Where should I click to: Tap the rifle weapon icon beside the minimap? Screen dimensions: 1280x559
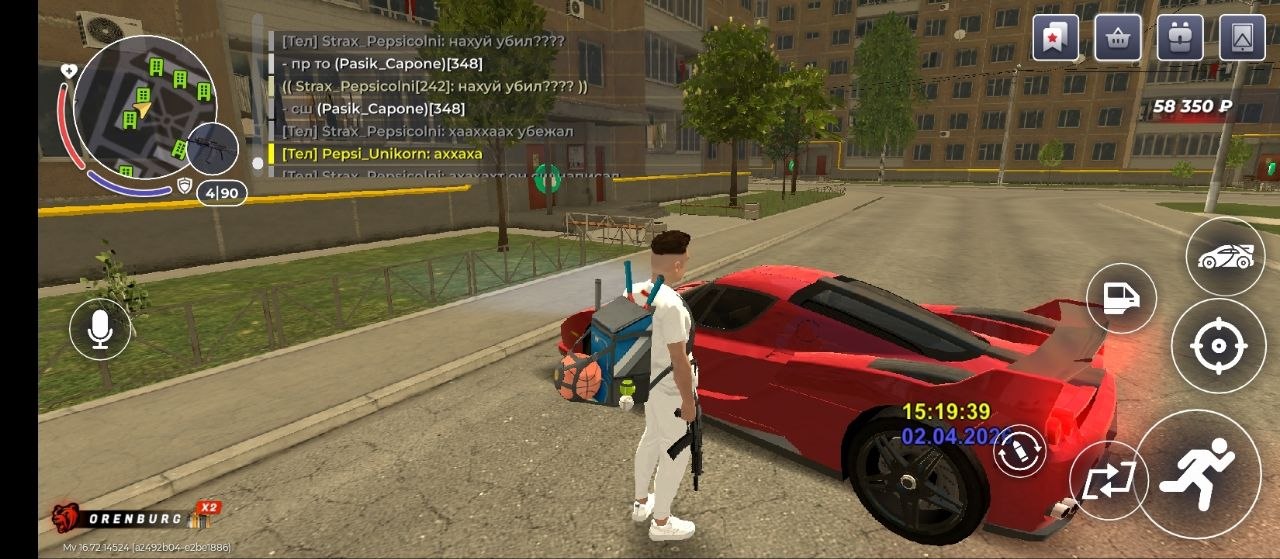tap(212, 149)
